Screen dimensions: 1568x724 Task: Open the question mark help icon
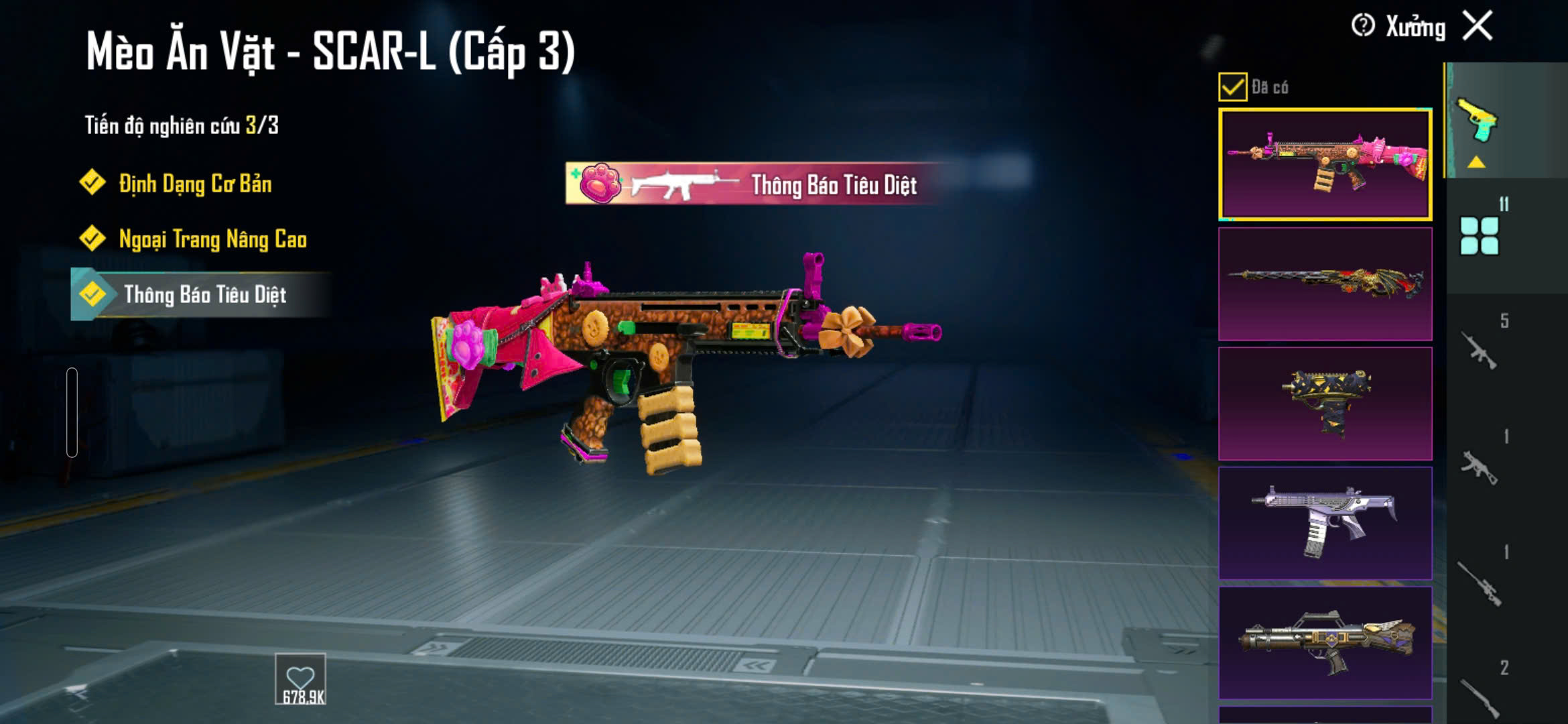1363,26
